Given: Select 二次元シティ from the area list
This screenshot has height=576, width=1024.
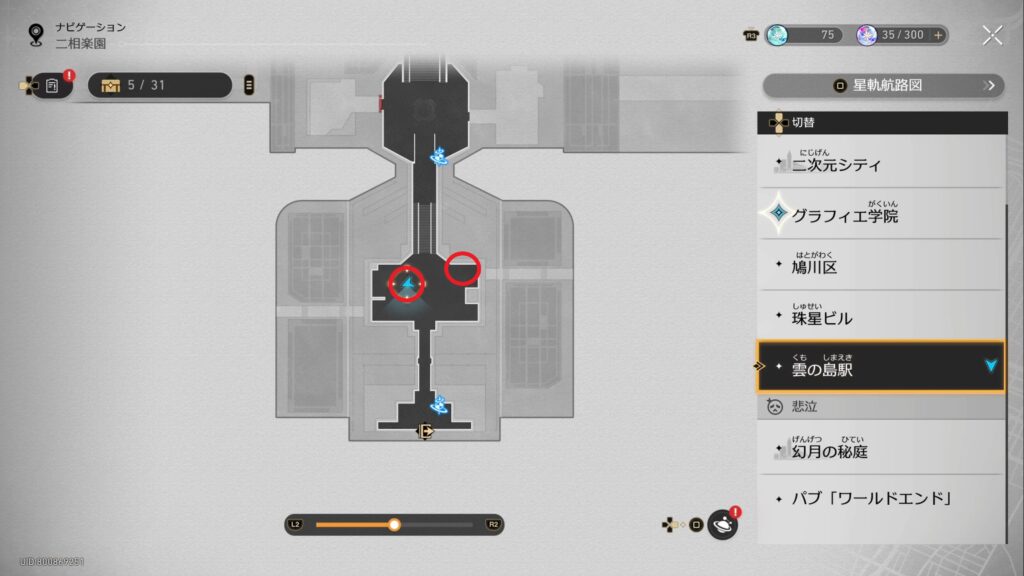Looking at the screenshot, I should [880, 164].
